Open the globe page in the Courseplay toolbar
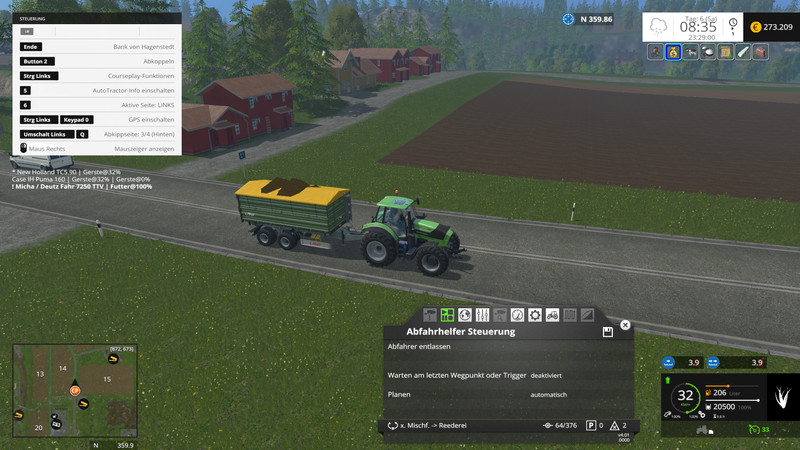 tap(464, 315)
